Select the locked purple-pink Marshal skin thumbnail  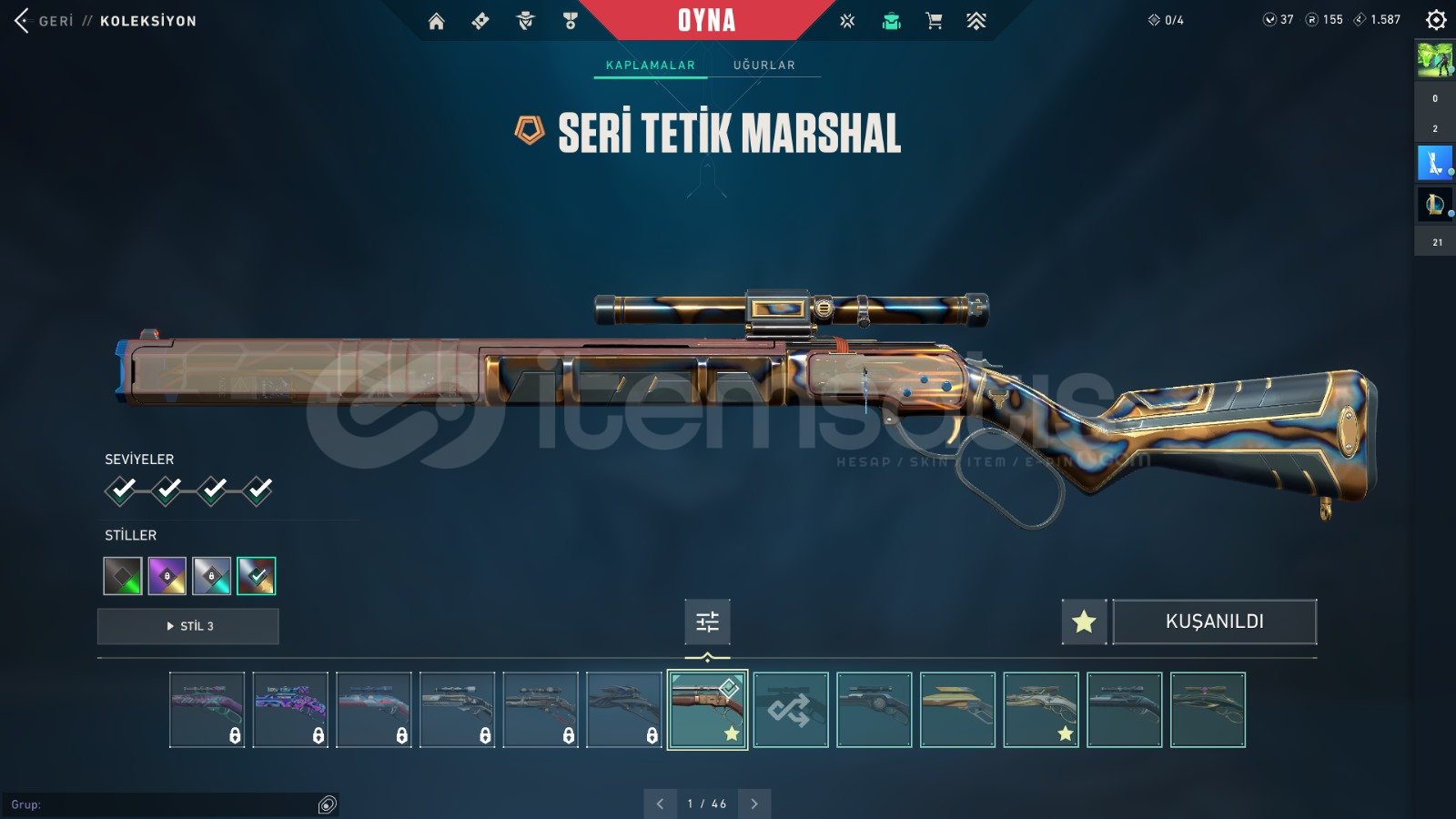[290, 710]
